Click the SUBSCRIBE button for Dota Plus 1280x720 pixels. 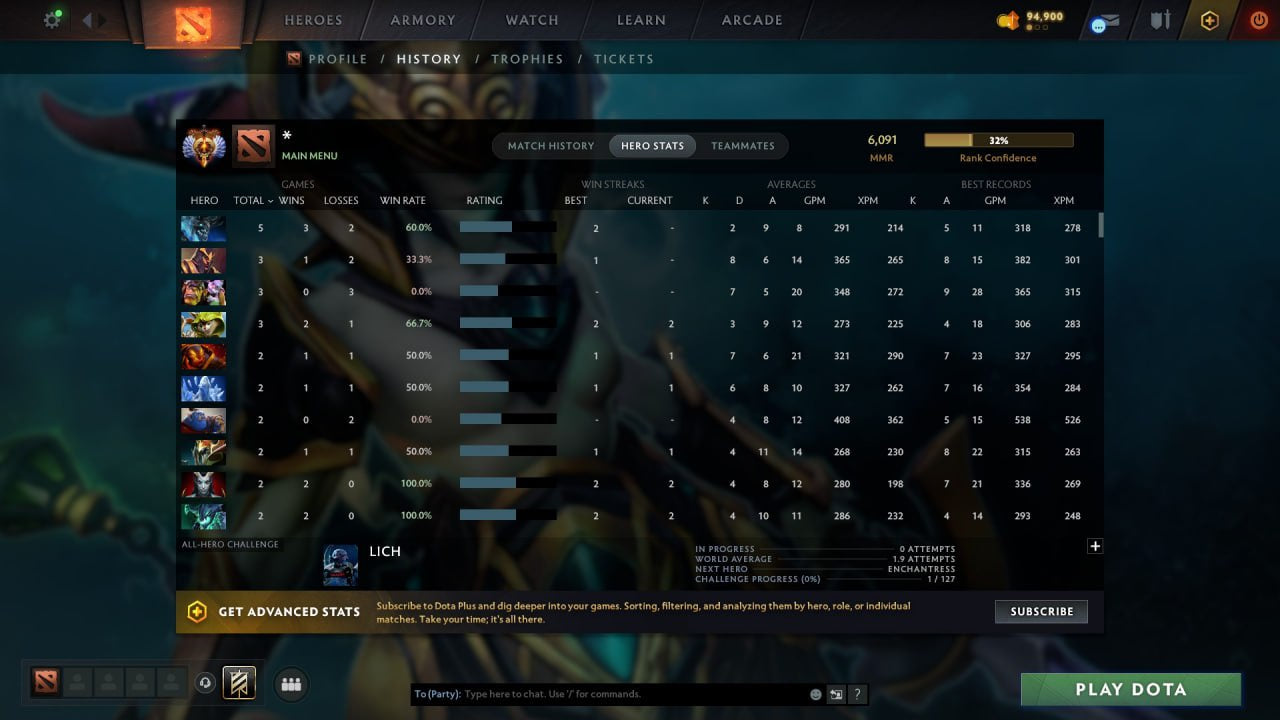click(x=1041, y=611)
